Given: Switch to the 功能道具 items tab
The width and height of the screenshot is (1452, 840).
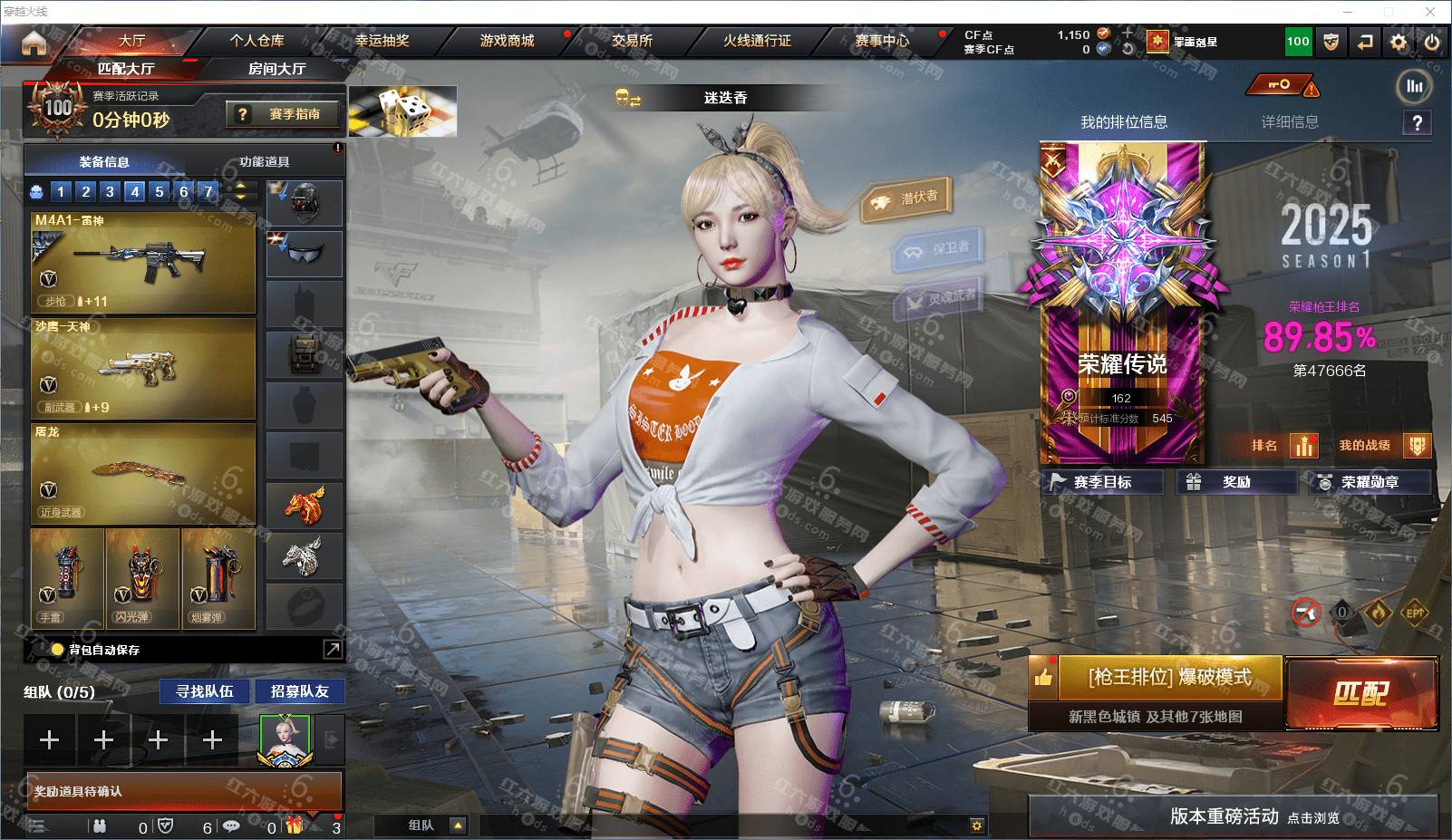Looking at the screenshot, I should tap(264, 162).
